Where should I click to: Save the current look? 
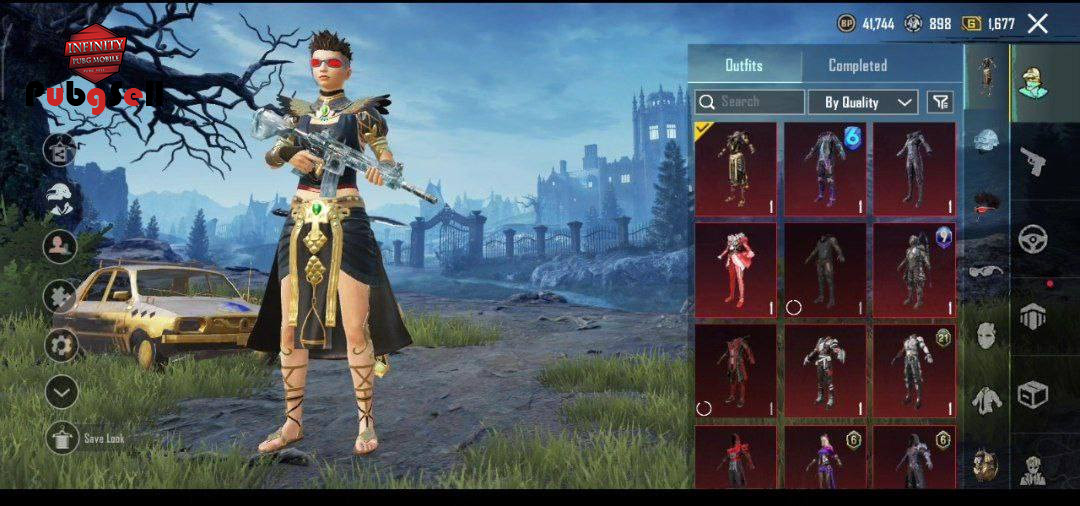tap(63, 437)
